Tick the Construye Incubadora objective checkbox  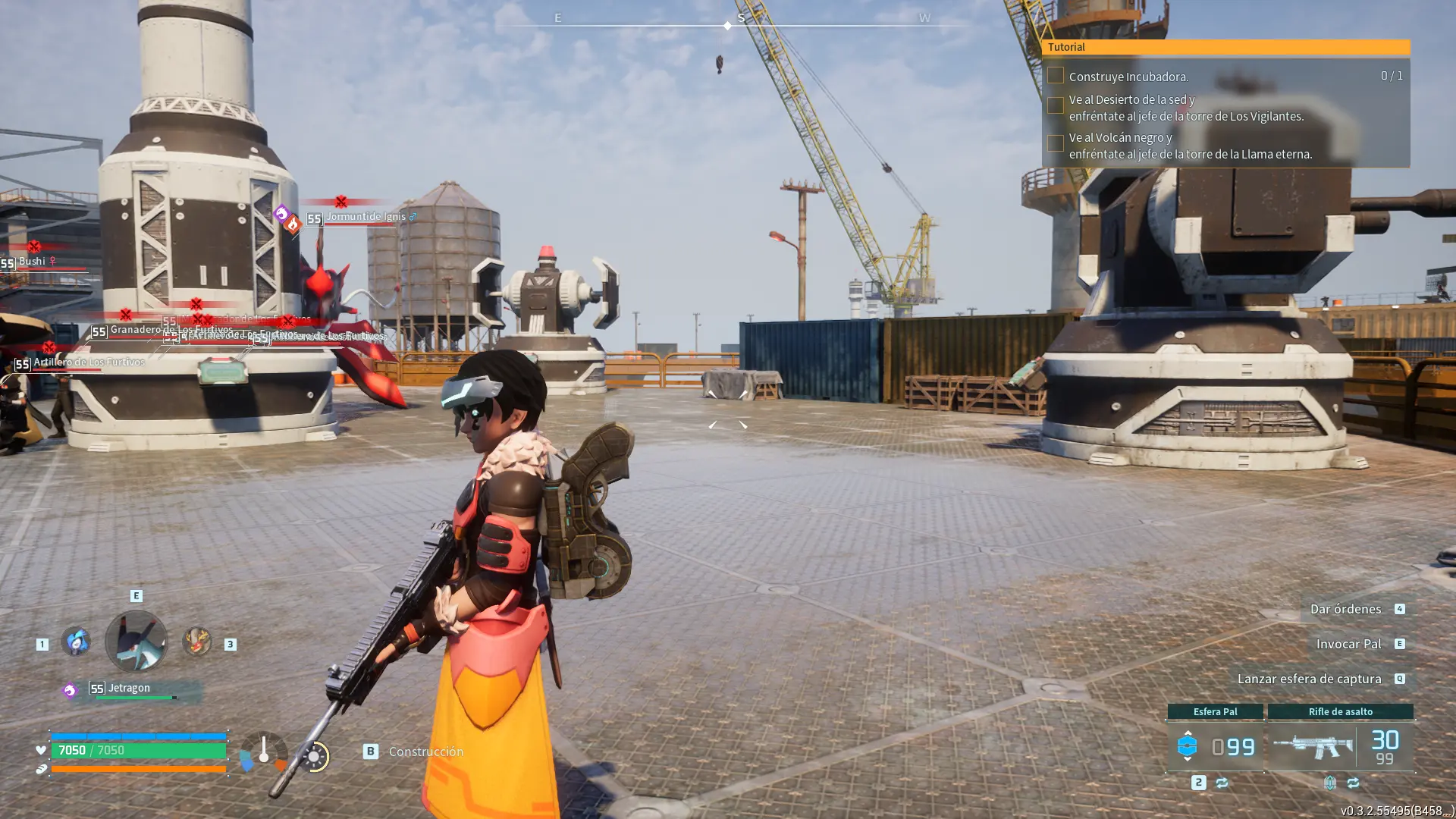coord(1055,76)
